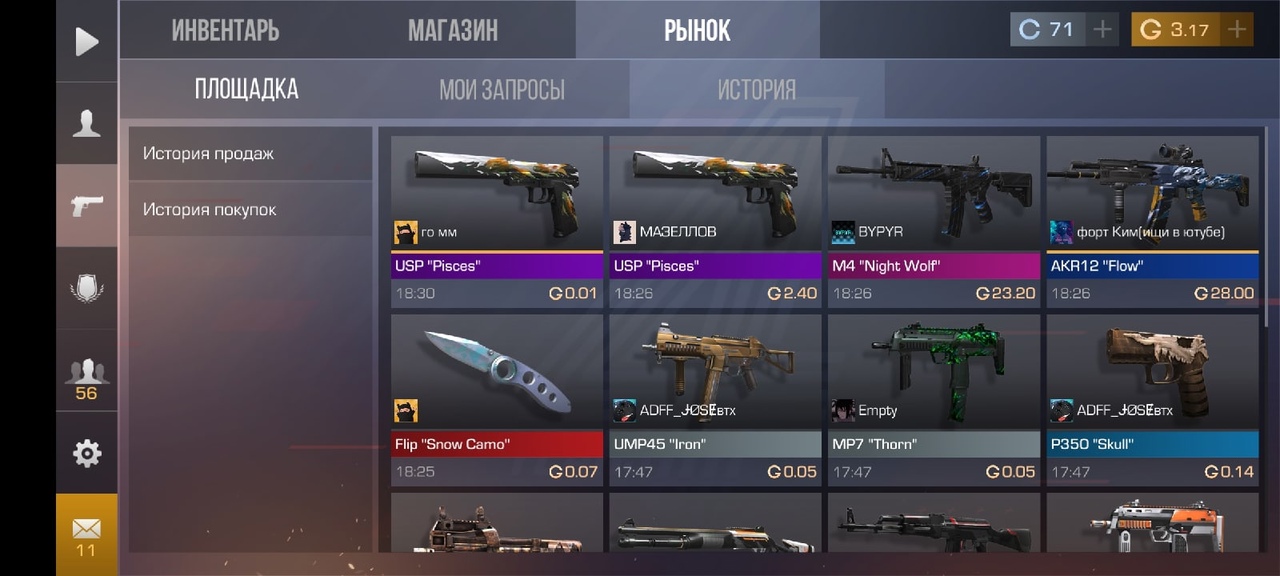Add silver coins with plus button

click(x=1102, y=30)
